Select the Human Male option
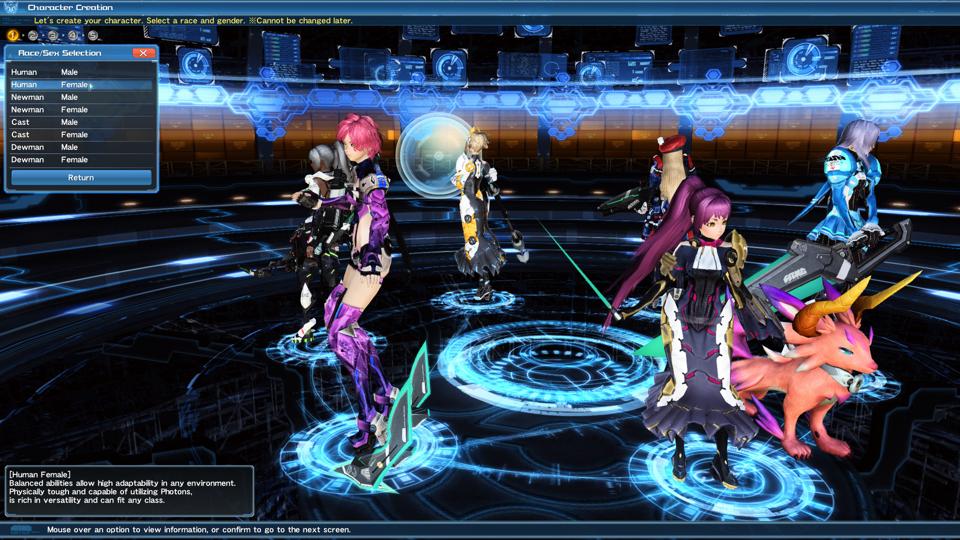This screenshot has height=540, width=960. click(x=80, y=72)
